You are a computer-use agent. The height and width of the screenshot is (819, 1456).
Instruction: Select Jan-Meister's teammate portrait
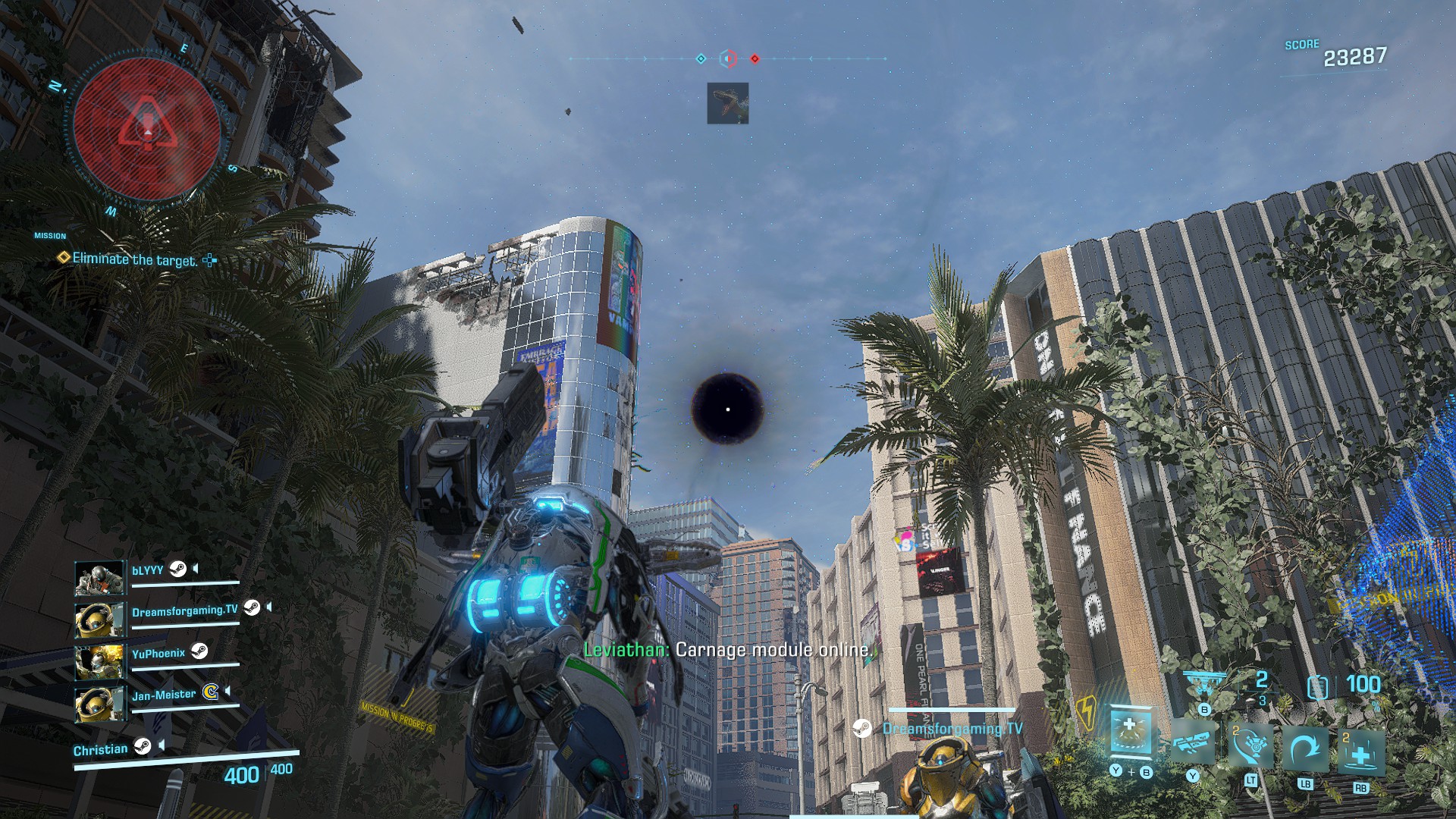(99, 703)
